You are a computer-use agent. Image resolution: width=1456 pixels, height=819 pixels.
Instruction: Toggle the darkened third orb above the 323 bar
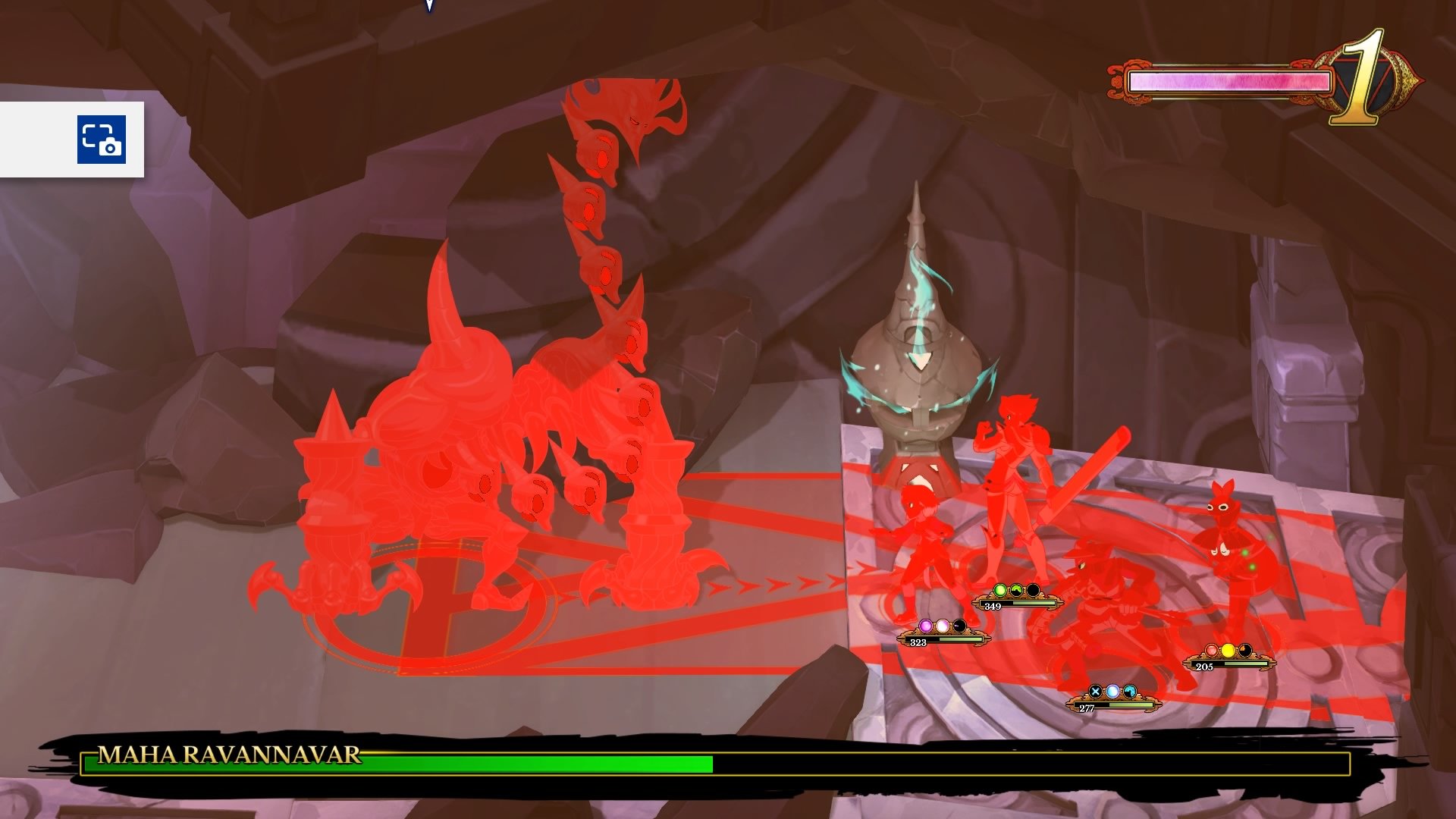[x=960, y=626]
